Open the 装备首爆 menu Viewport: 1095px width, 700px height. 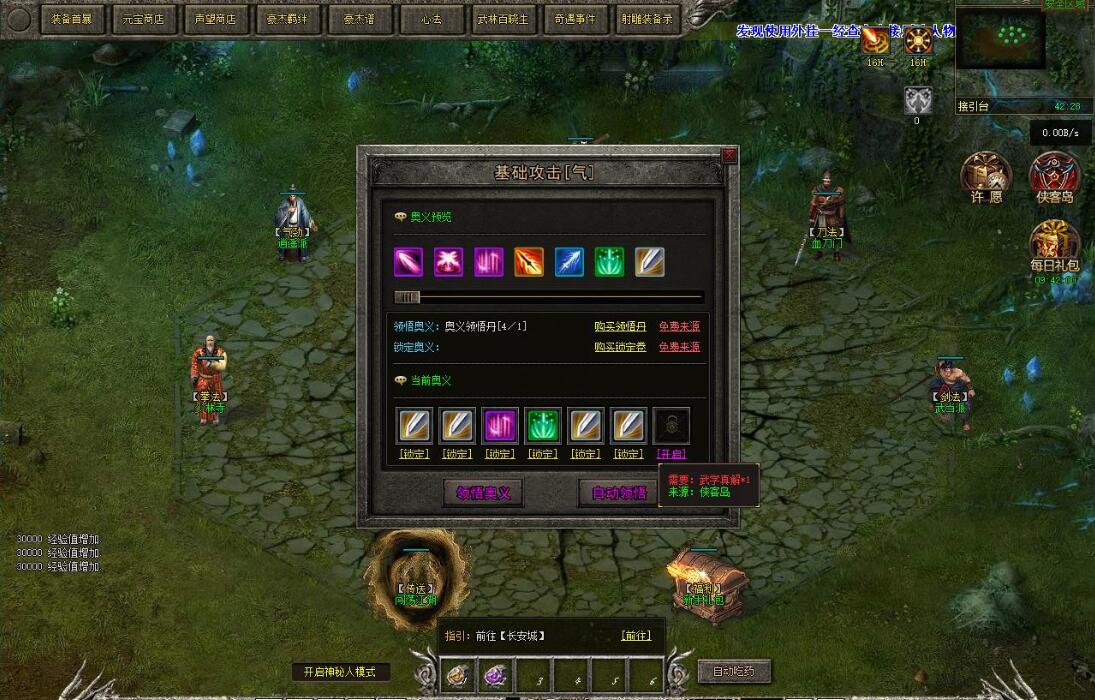pyautogui.click(x=75, y=19)
